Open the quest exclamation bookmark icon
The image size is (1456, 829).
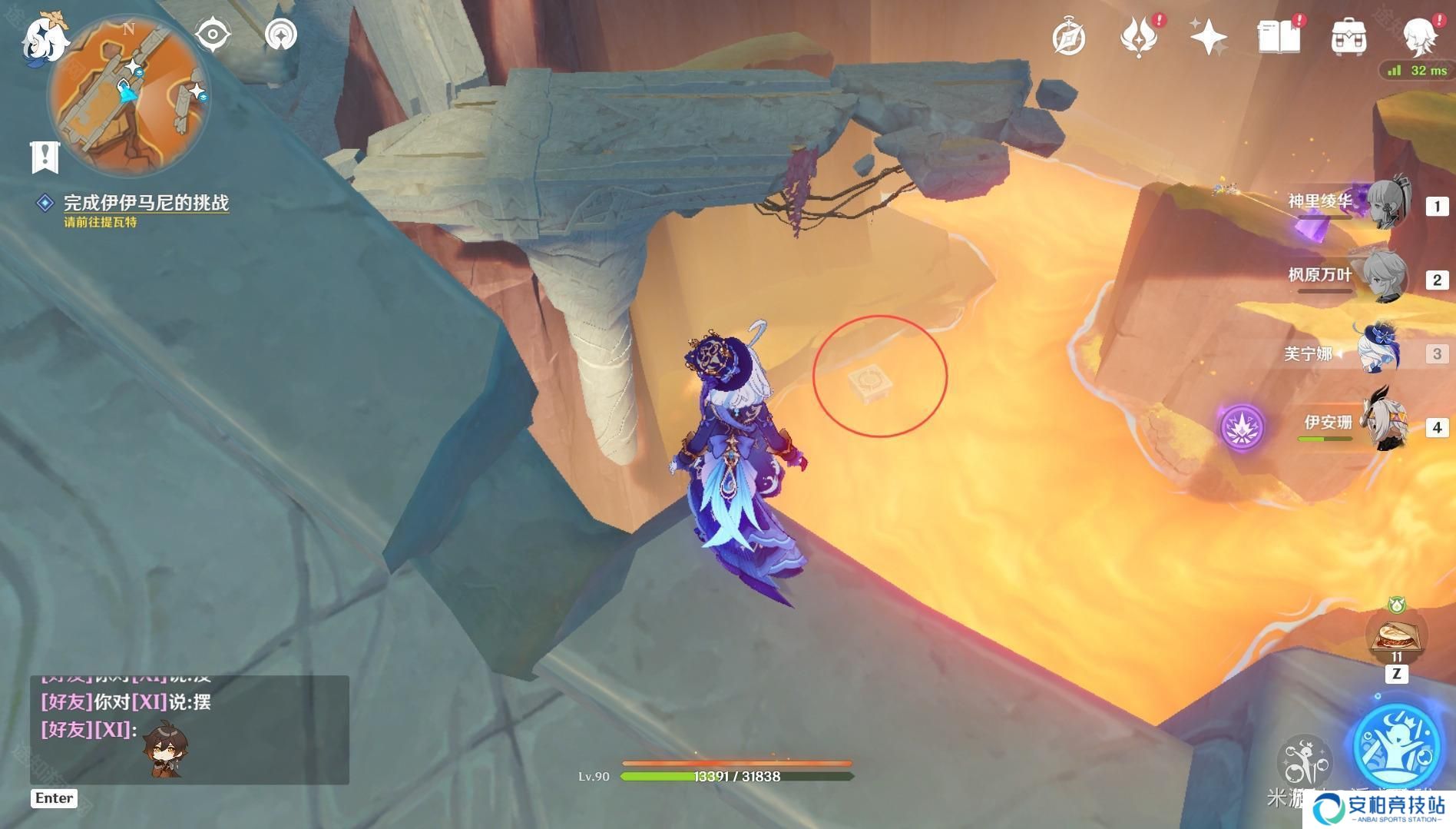point(45,157)
